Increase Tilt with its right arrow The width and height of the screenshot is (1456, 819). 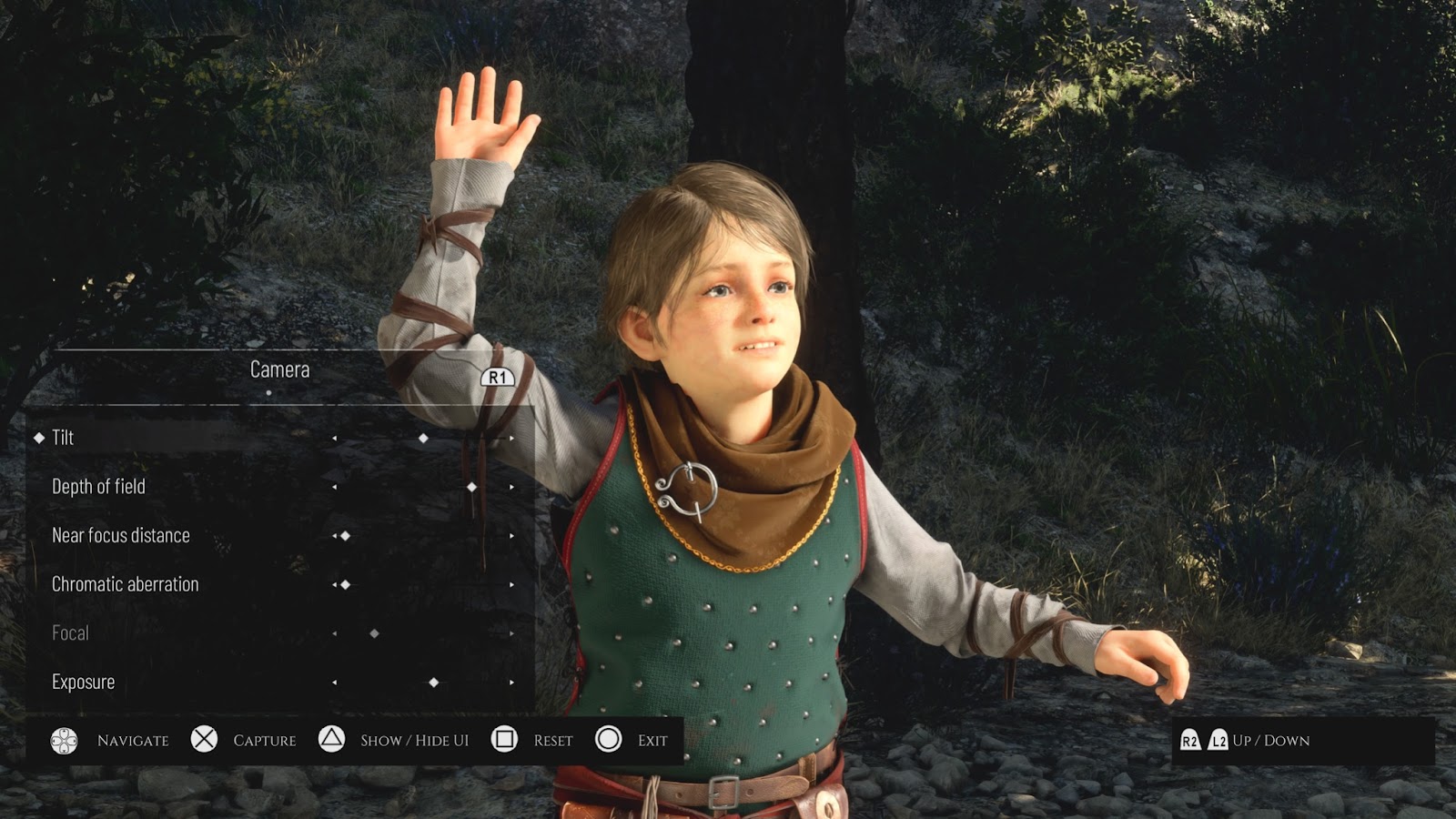click(x=511, y=439)
